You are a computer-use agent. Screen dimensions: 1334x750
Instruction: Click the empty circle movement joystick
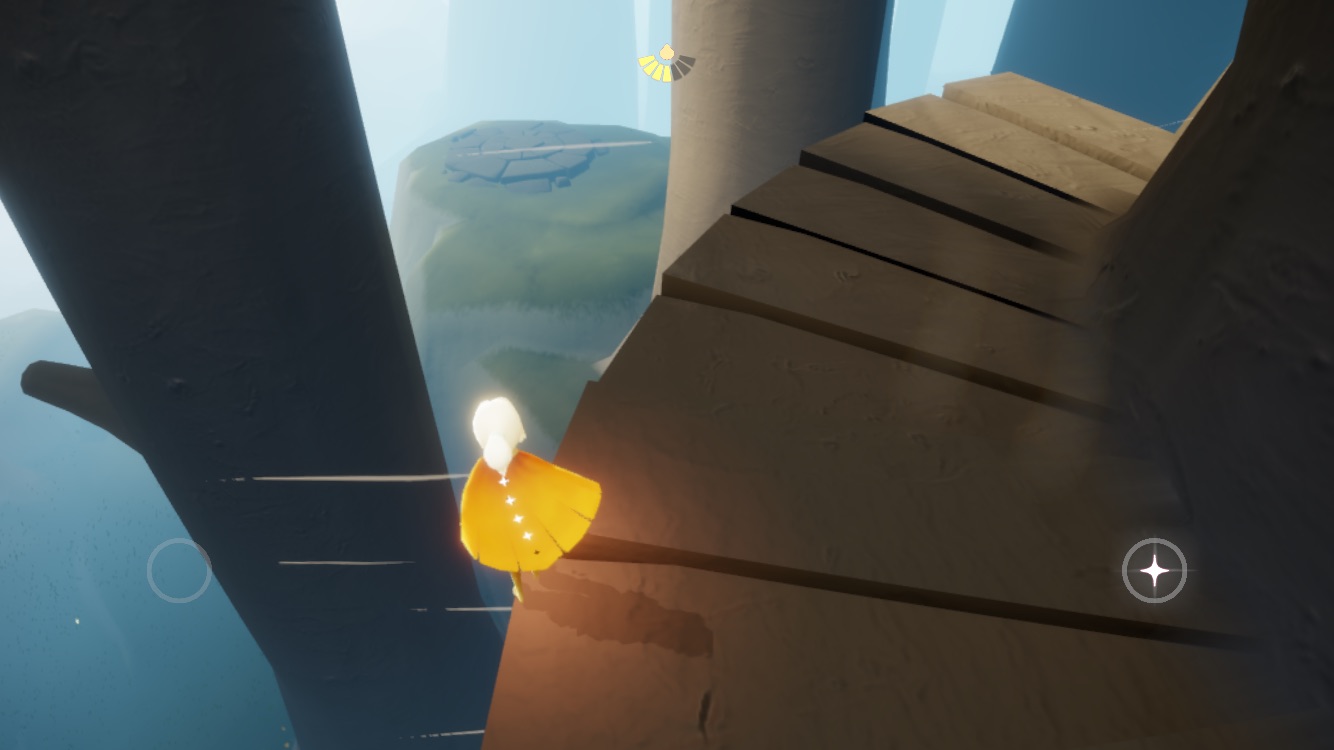click(x=179, y=570)
